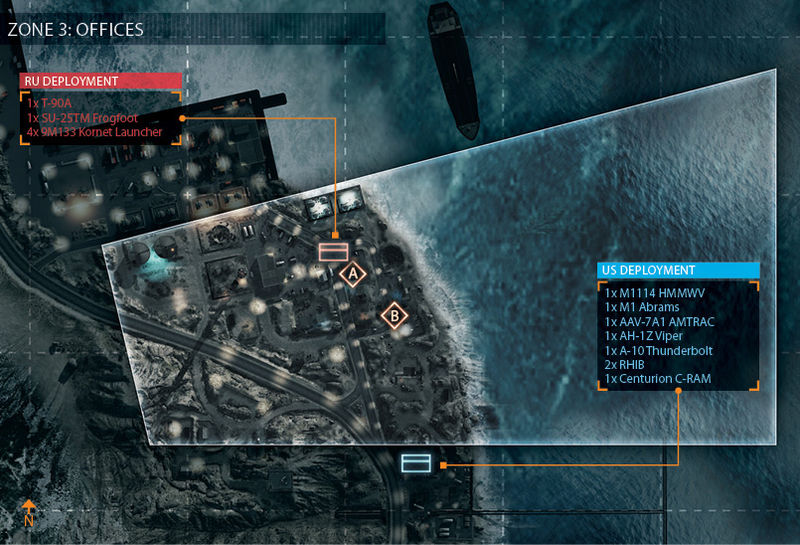800x545 pixels.
Task: Select capture point B marker
Action: [x=395, y=316]
